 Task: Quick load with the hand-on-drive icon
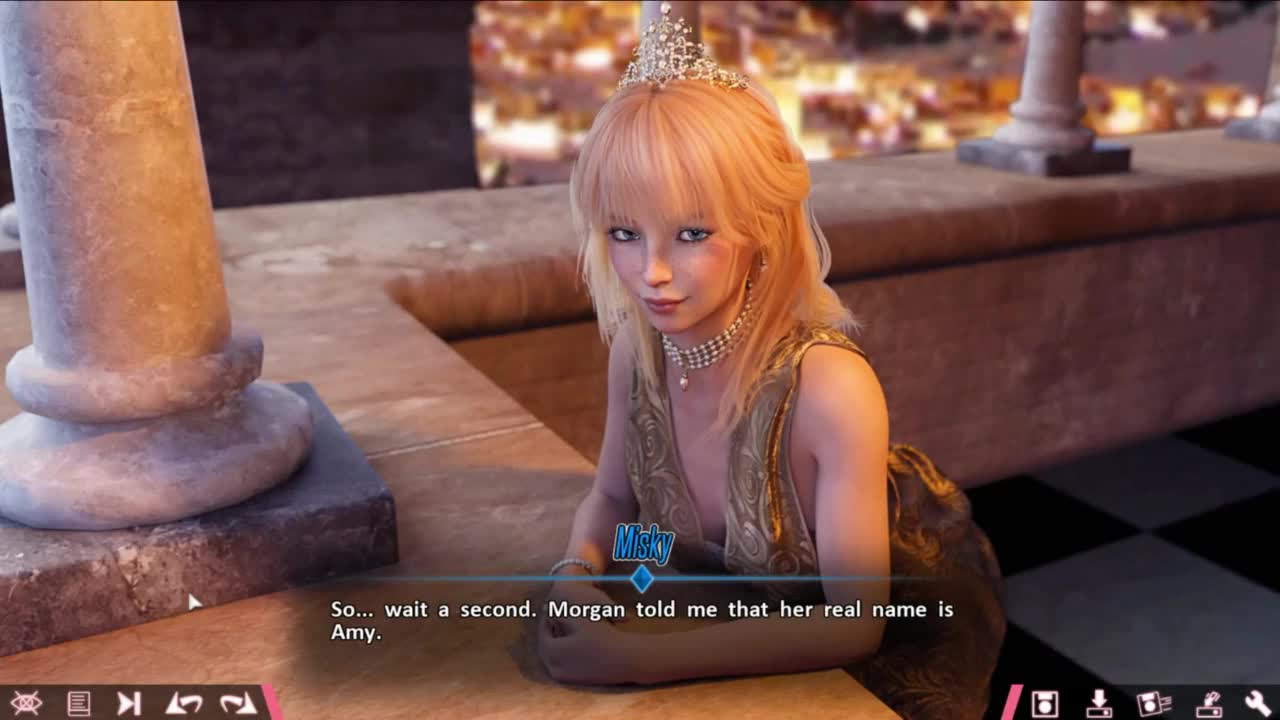[x=1208, y=703]
